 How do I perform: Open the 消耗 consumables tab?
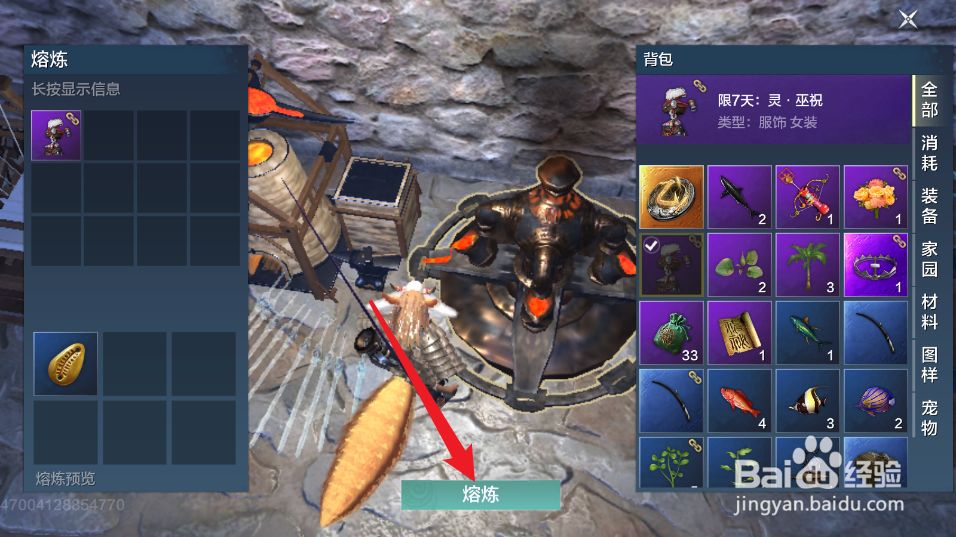(x=929, y=153)
